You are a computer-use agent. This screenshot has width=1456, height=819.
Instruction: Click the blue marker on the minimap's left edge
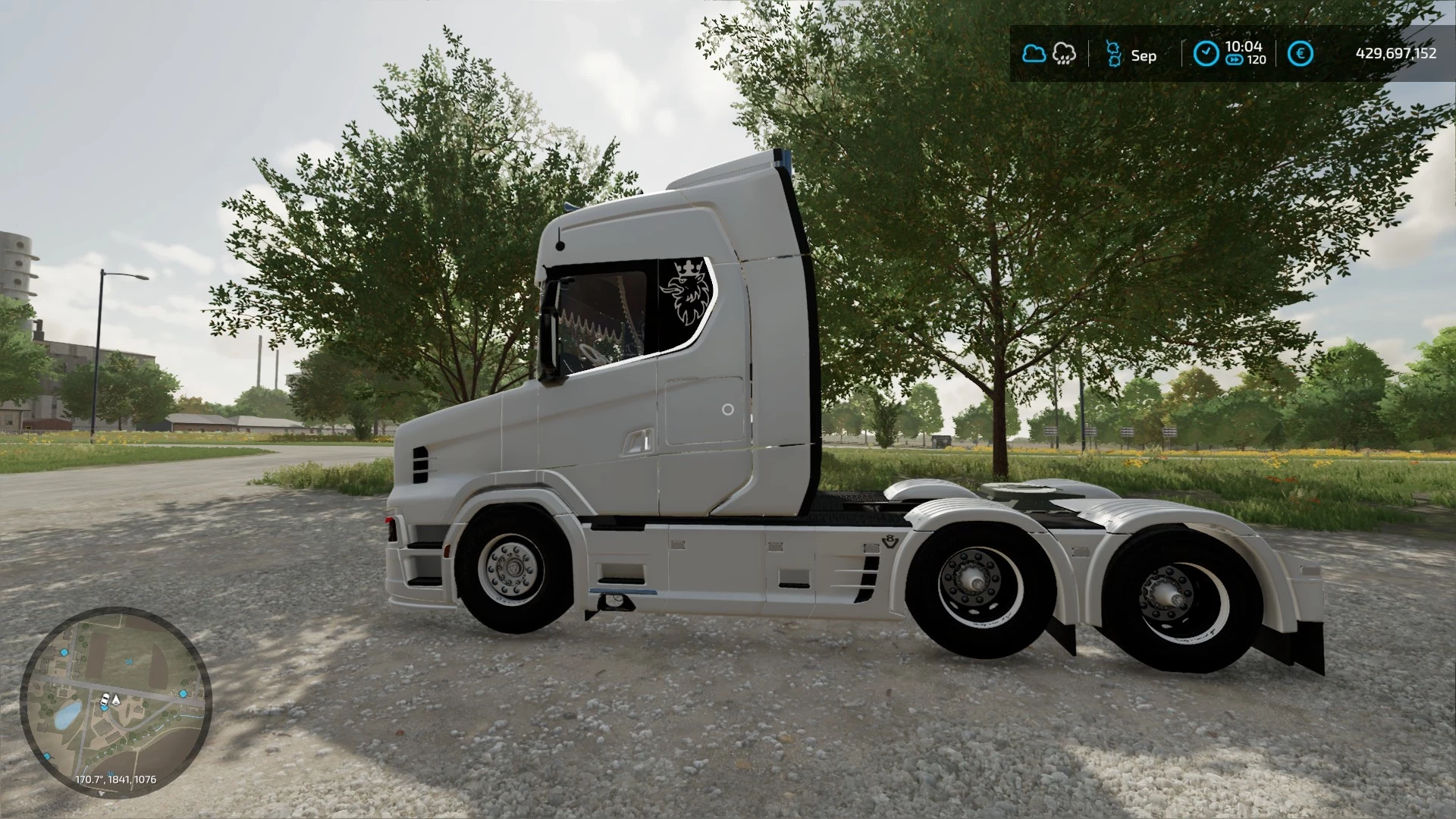[x=47, y=755]
